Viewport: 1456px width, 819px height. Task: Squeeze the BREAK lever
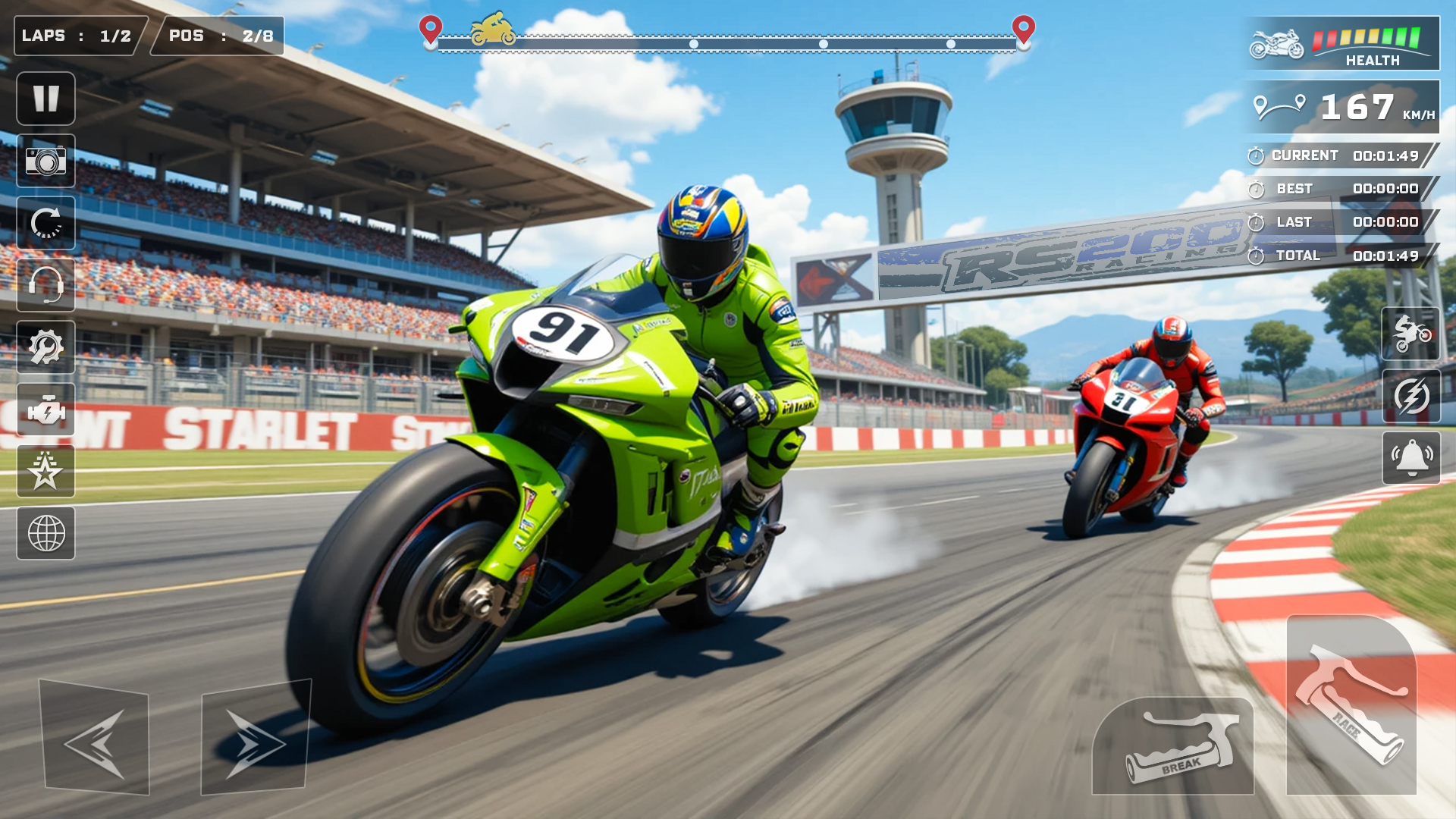pos(1173,747)
